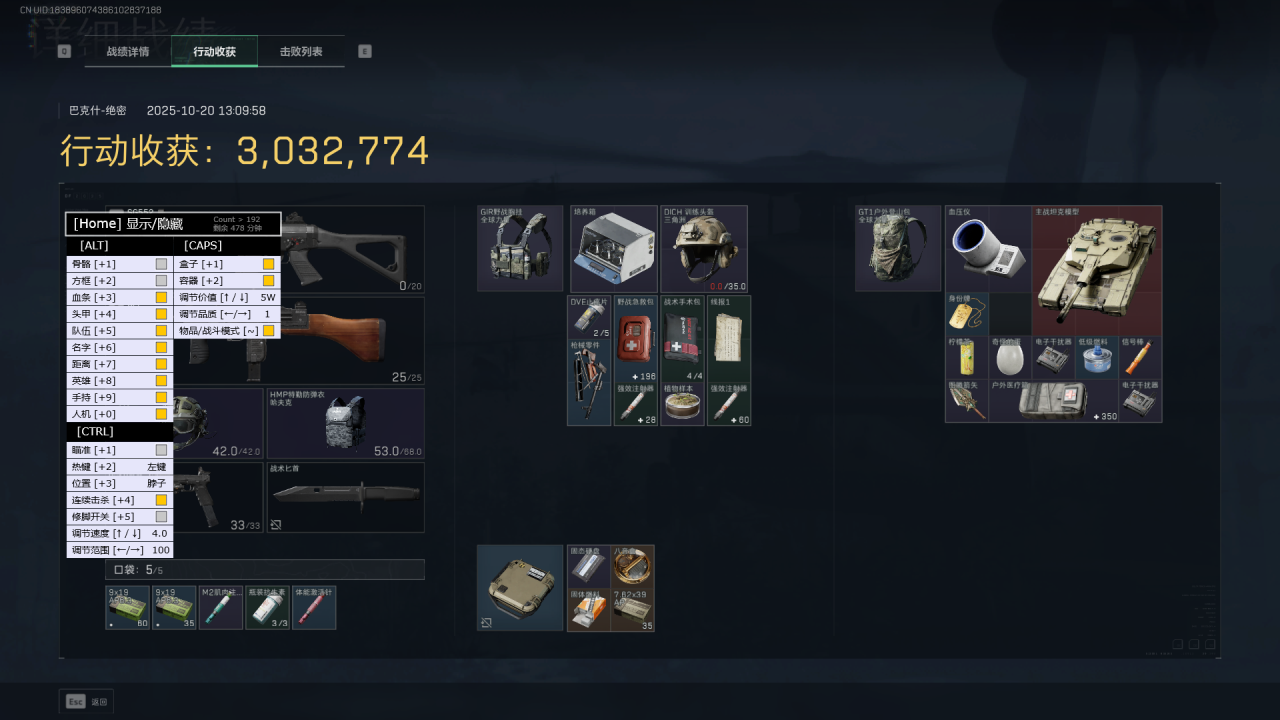The image size is (1280, 720).
Task: Select the GIR野战胸挂 chest rig
Action: (x=520, y=249)
